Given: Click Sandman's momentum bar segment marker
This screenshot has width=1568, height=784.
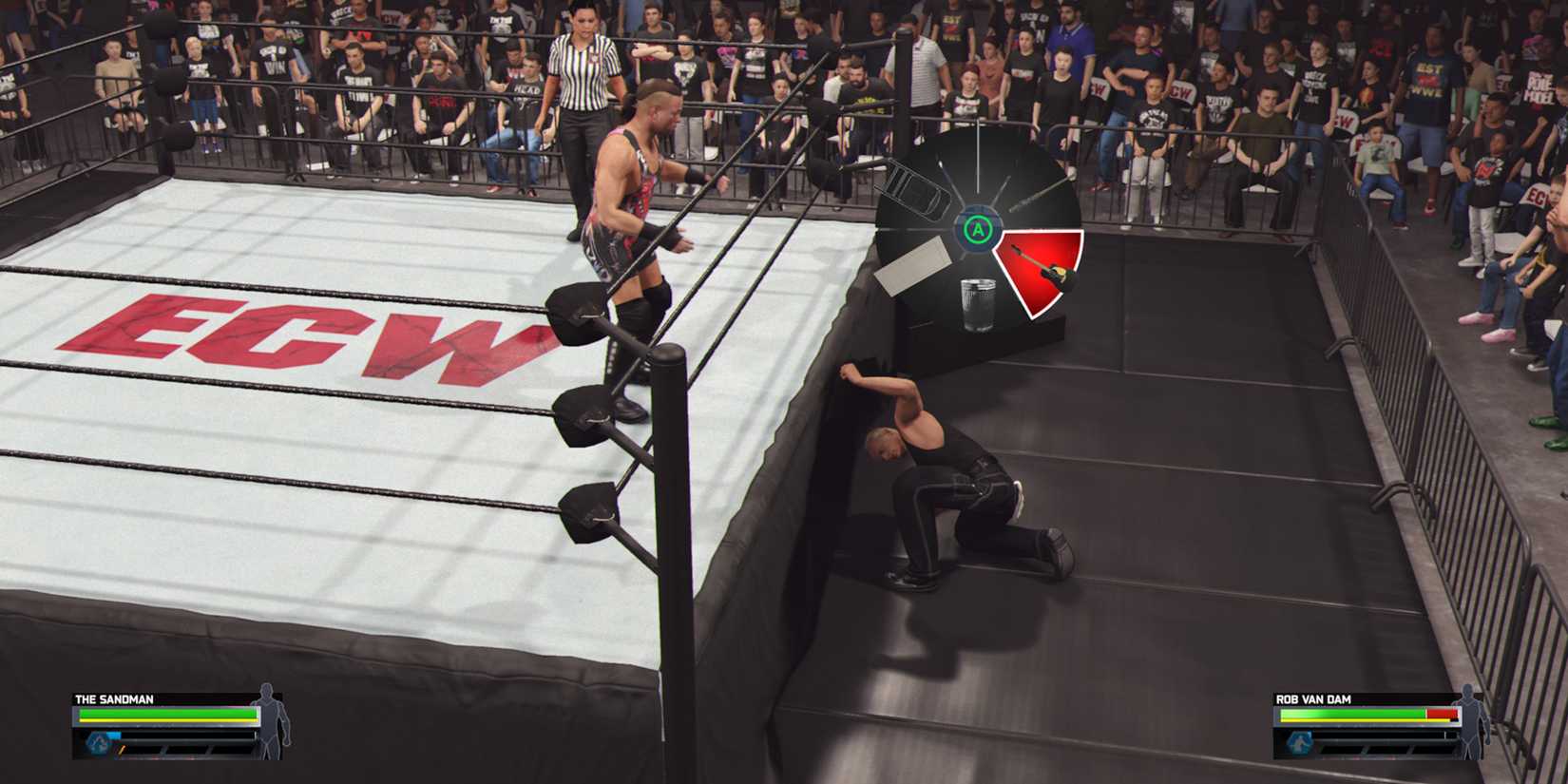Looking at the screenshot, I should coord(164,750).
